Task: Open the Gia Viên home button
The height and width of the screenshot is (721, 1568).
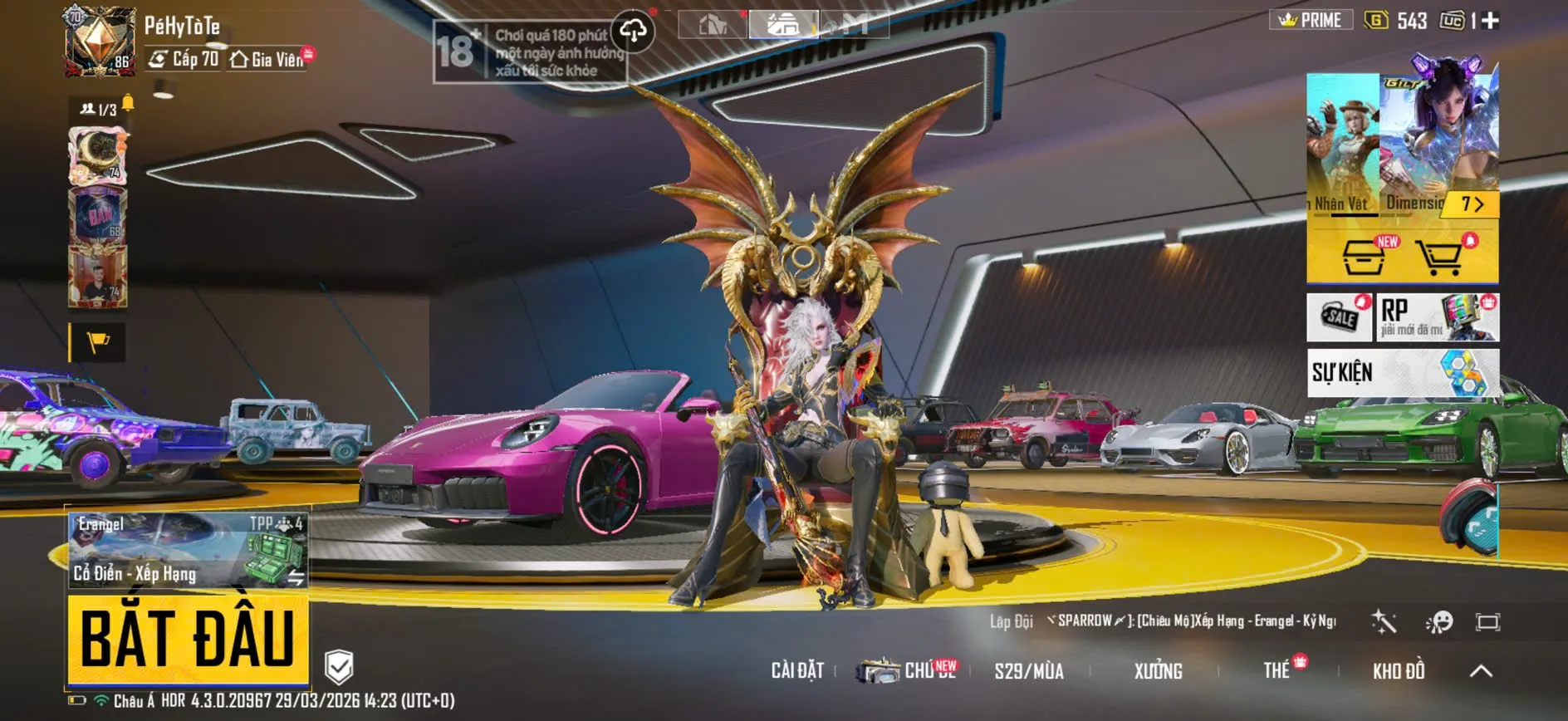Action: point(267,59)
